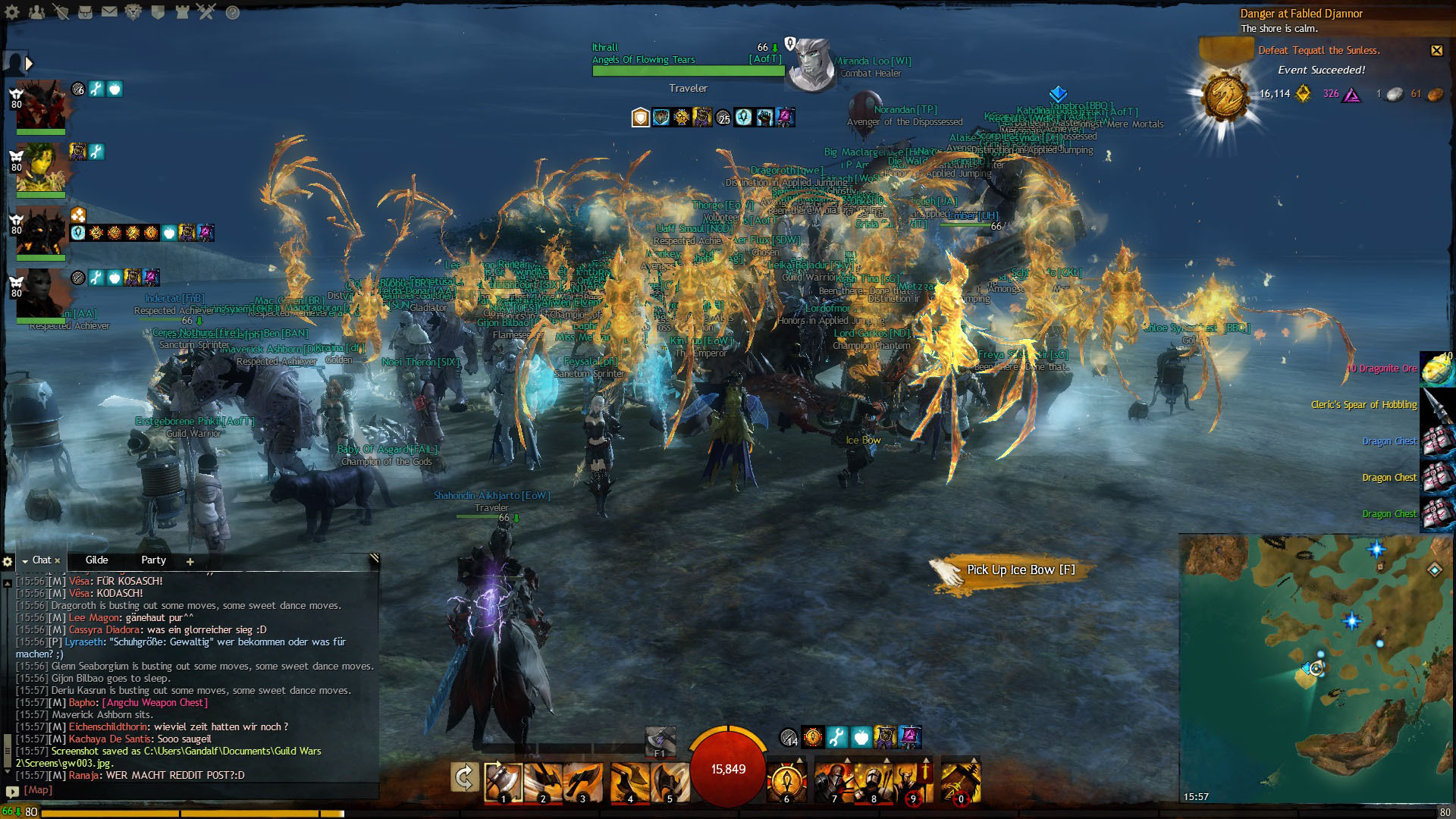Viewport: 1456px width, 819px height.
Task: Open the game menu gear icon
Action: point(12,12)
